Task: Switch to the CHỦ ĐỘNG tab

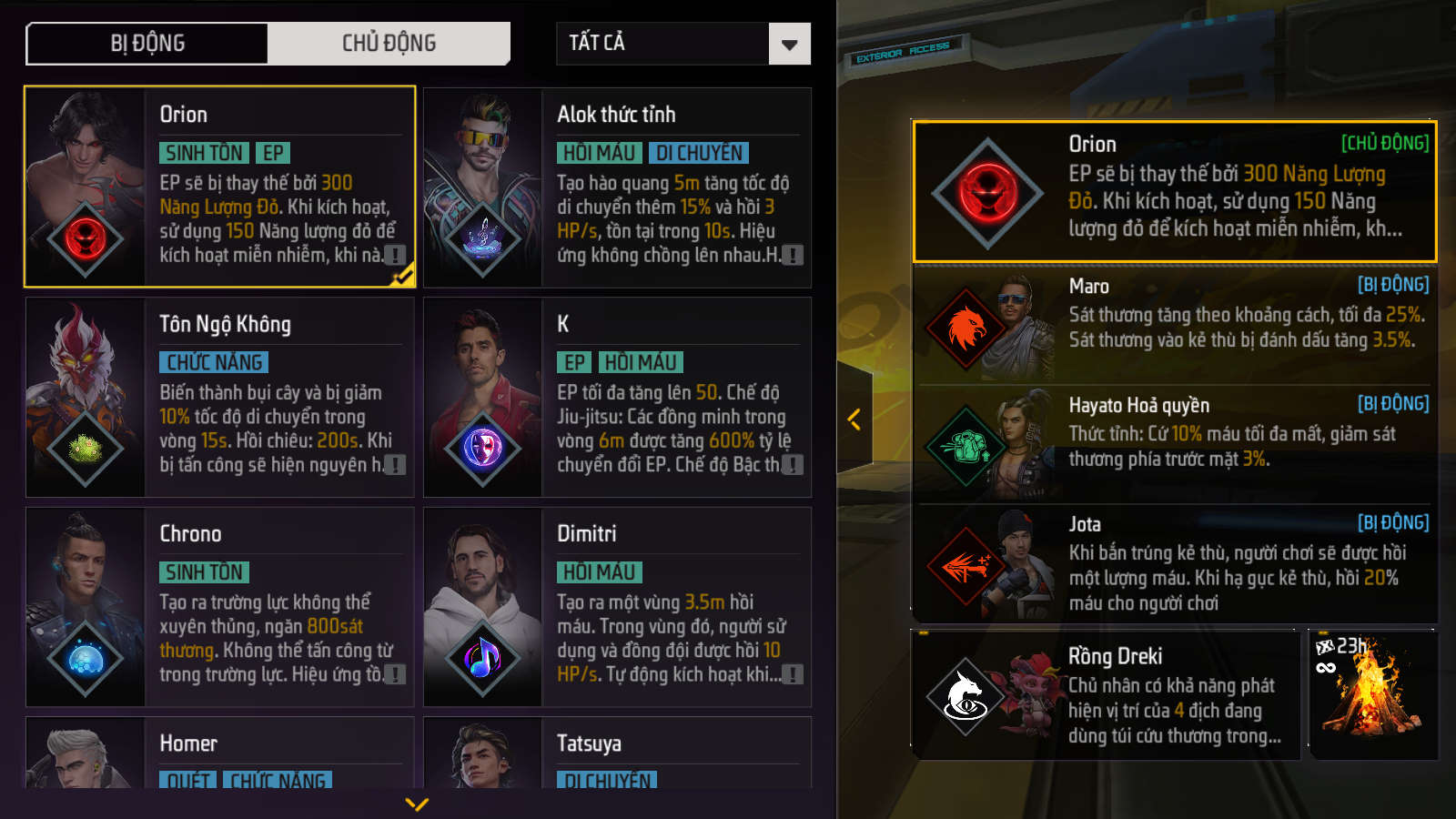Action: [x=389, y=44]
